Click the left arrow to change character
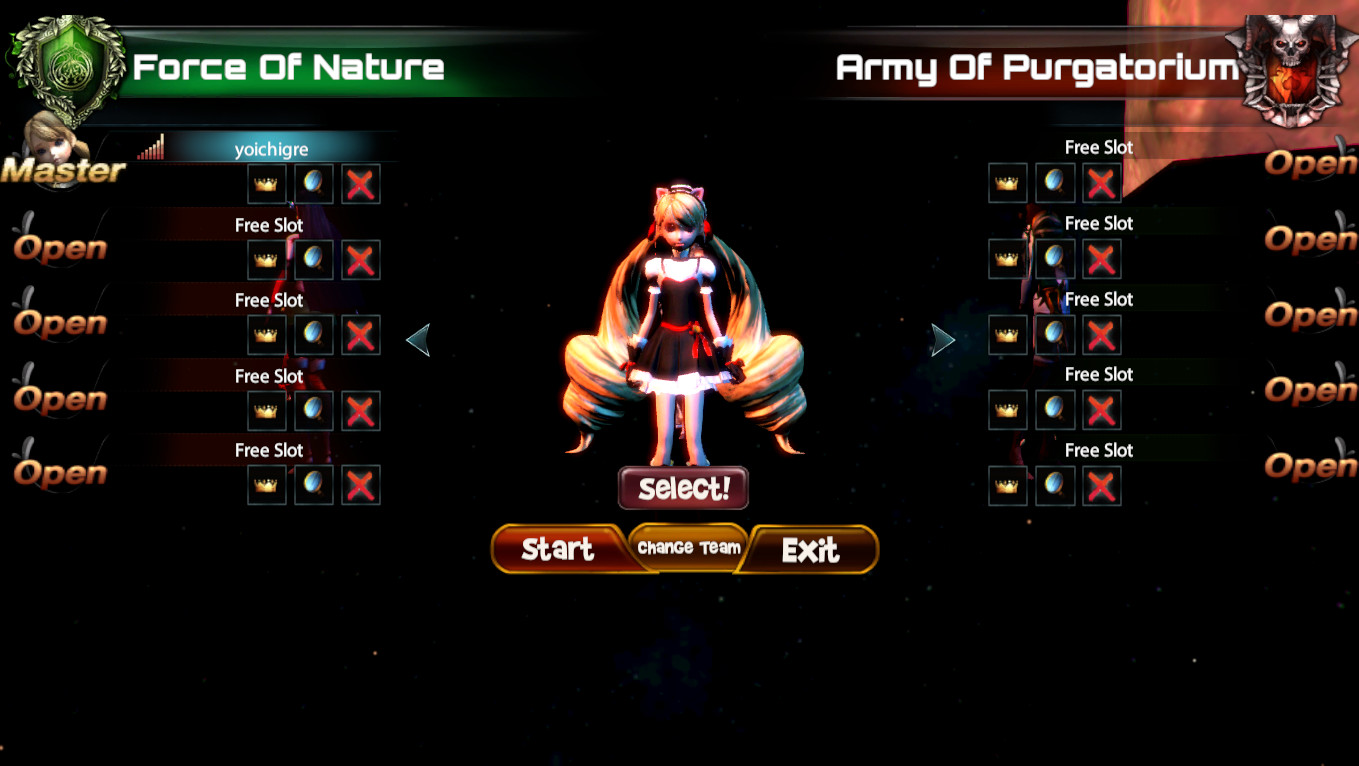Viewport: 1359px width, 766px height. (x=421, y=339)
